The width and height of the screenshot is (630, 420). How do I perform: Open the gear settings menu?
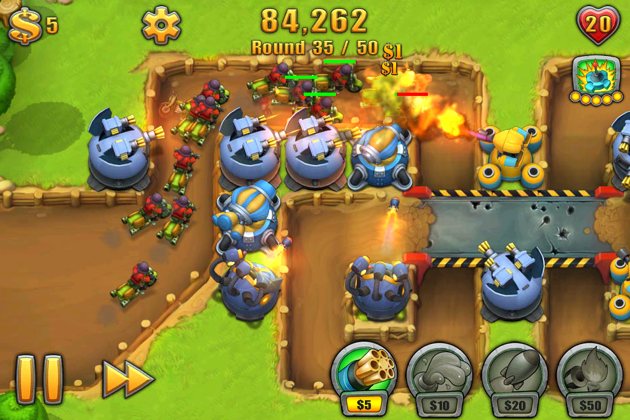pyautogui.click(x=160, y=24)
